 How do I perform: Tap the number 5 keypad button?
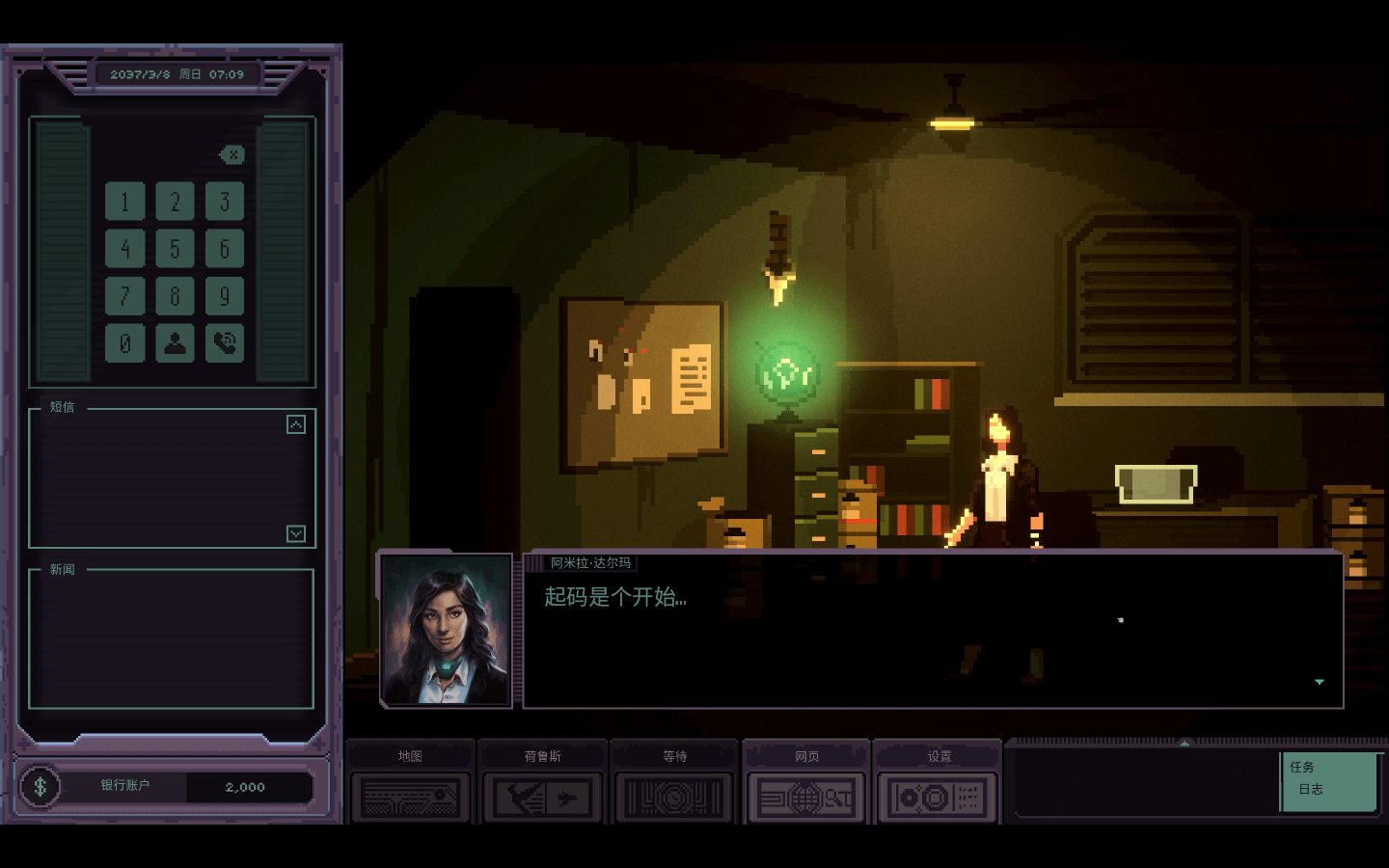click(175, 249)
